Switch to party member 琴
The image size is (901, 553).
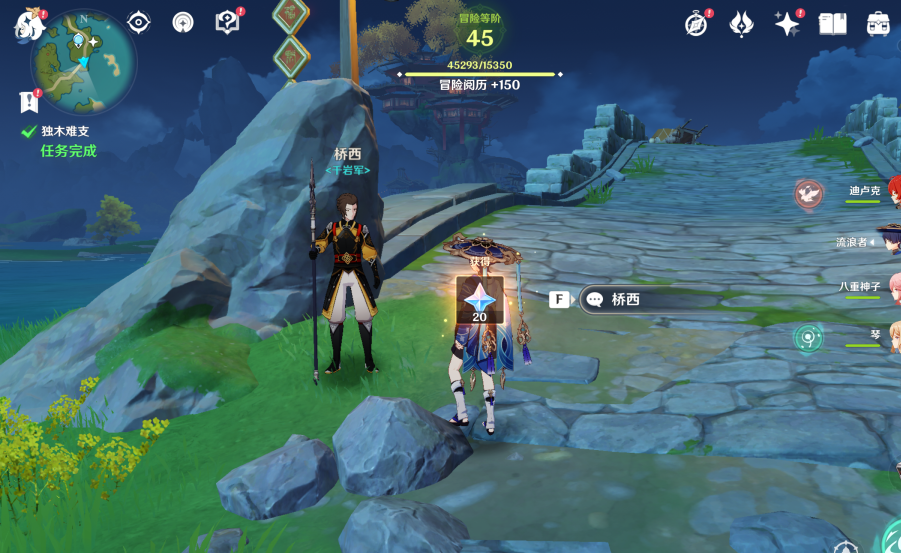coord(873,335)
